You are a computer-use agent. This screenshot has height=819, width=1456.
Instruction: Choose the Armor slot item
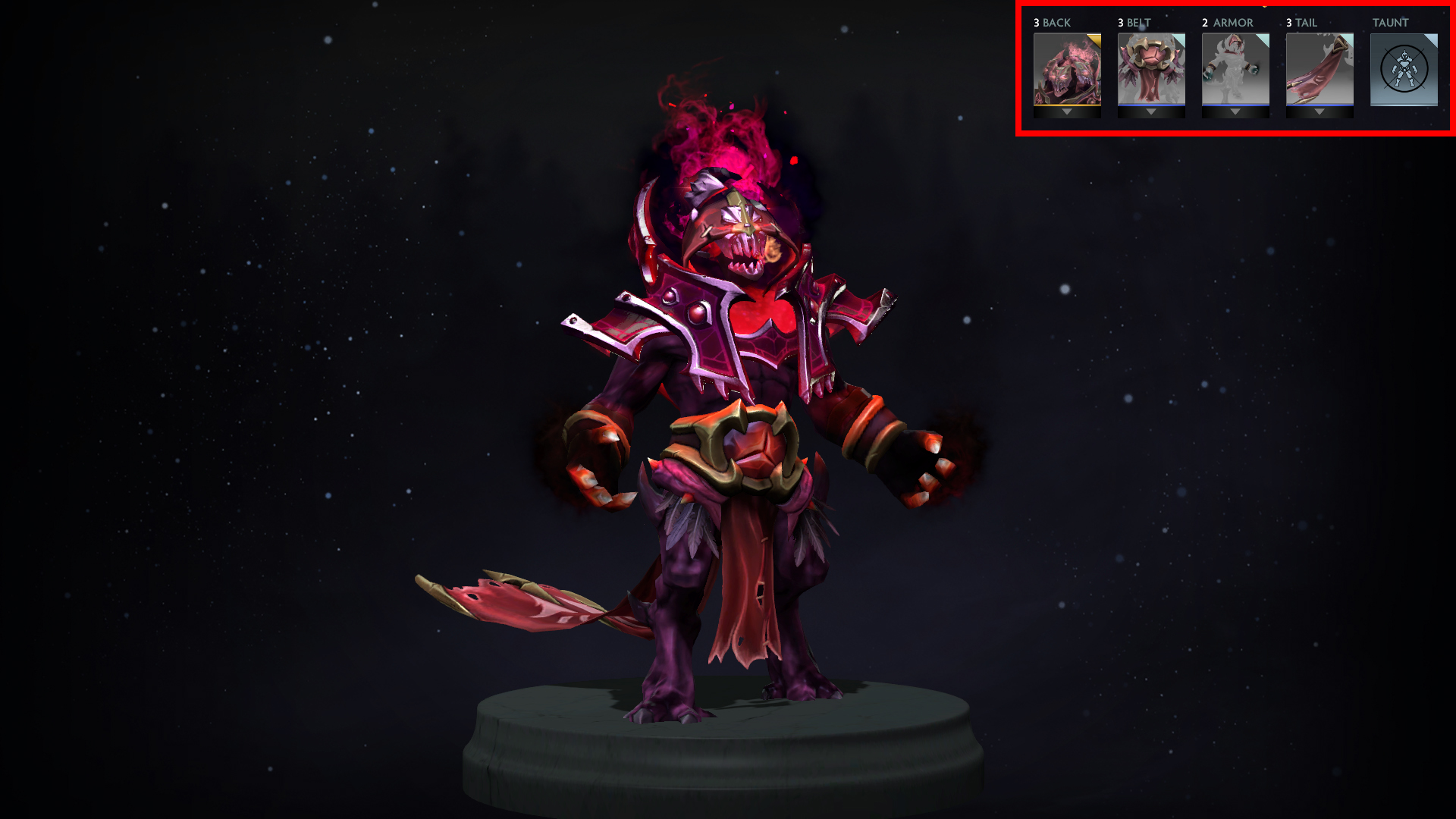point(1235,69)
